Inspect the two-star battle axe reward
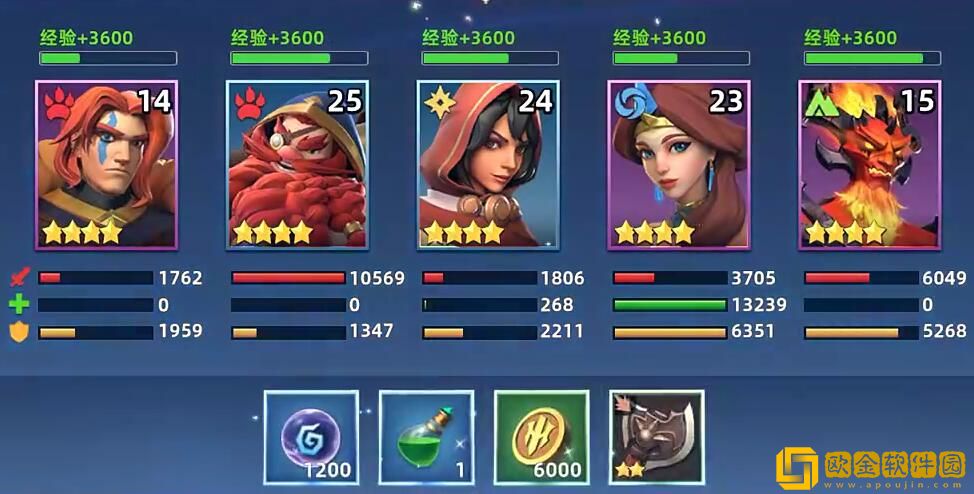974x494 pixels. point(656,437)
